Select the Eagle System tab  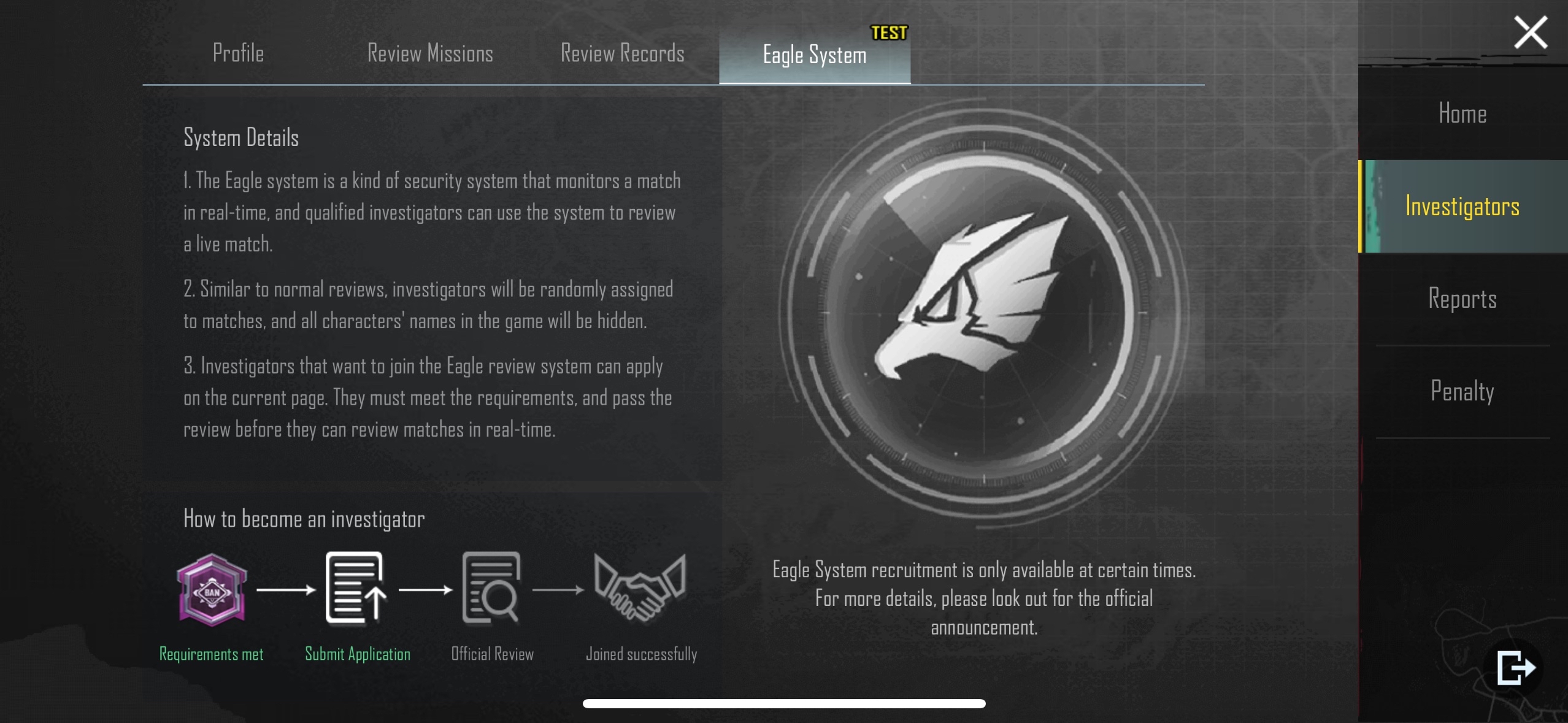[814, 55]
